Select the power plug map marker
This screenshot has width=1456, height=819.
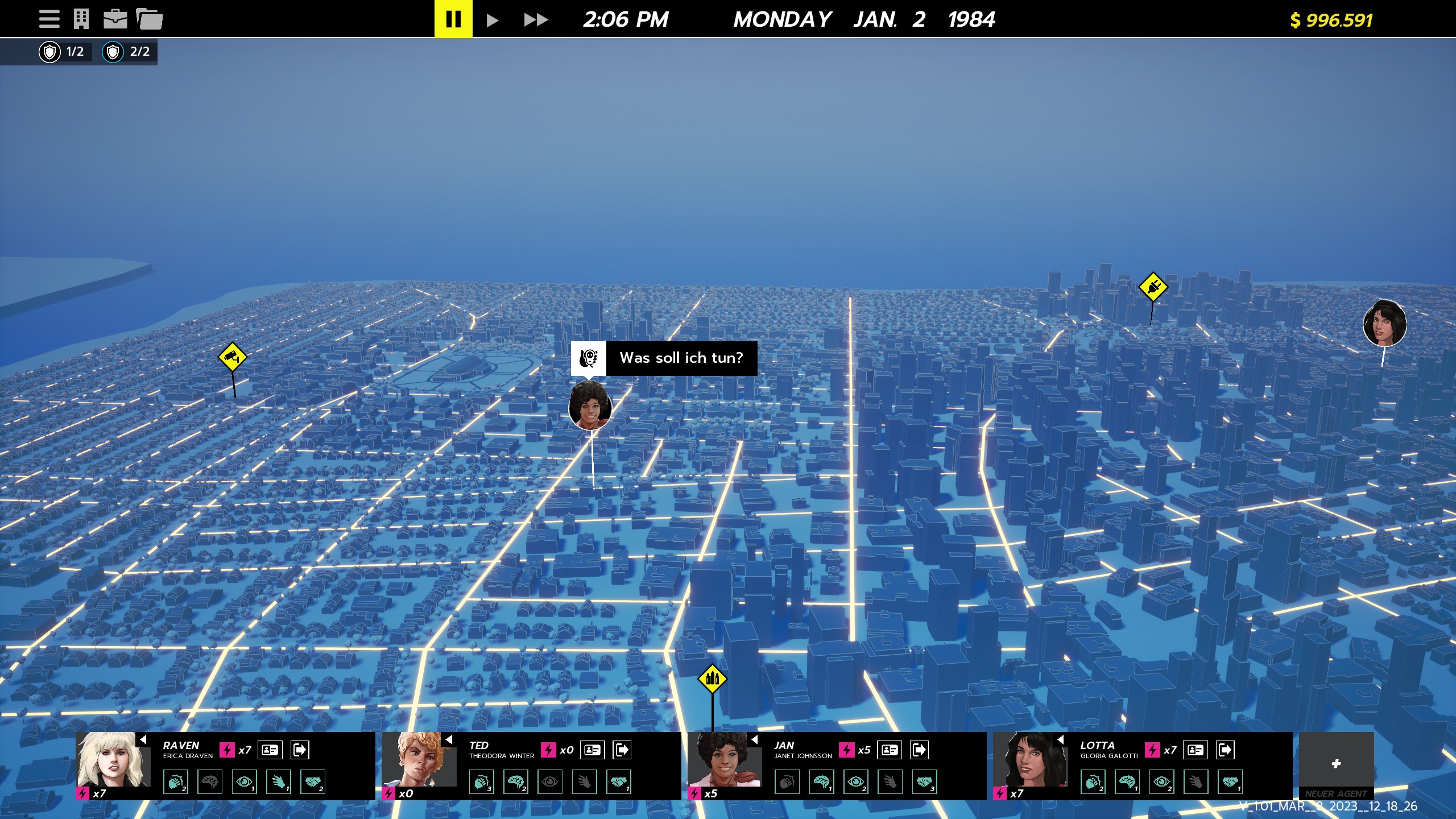pos(1153,287)
